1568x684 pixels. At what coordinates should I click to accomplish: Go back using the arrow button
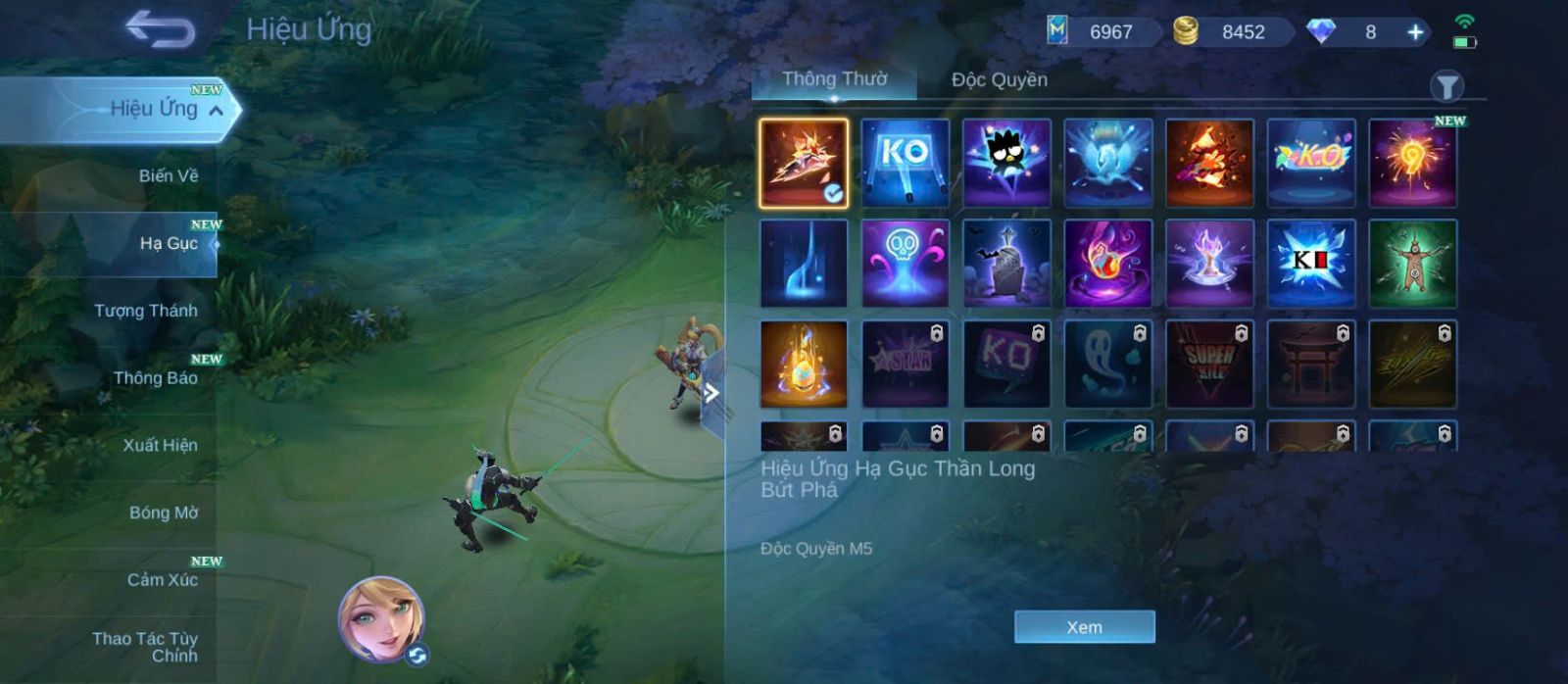[161, 29]
